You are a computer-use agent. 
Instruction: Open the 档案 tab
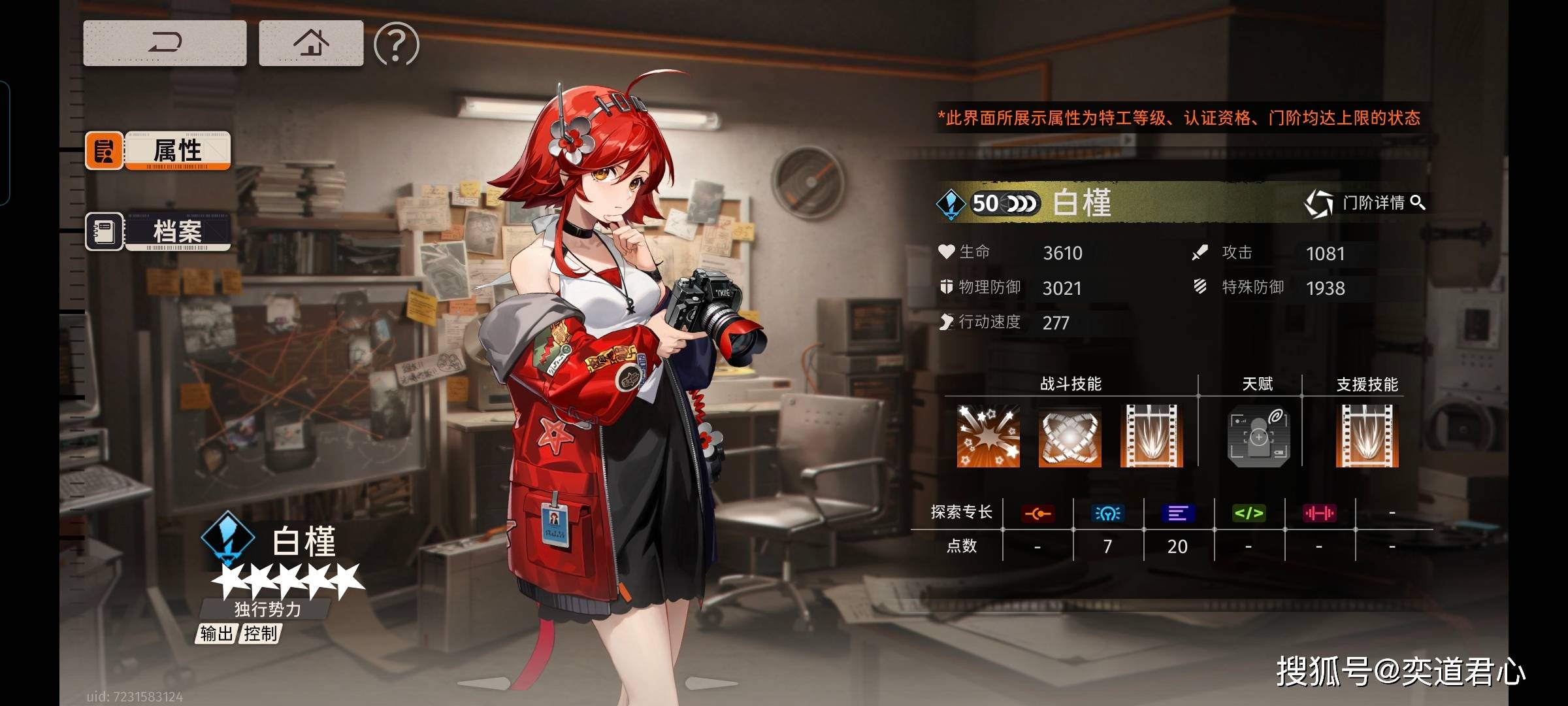pos(158,231)
